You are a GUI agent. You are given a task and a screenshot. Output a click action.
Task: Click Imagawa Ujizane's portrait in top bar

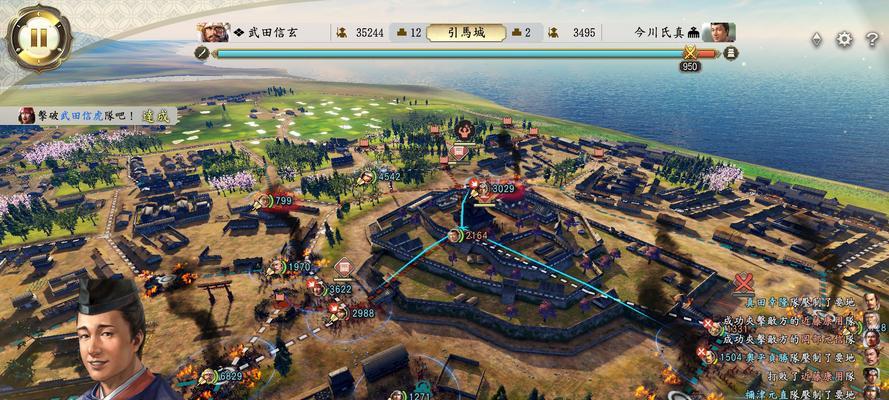[x=718, y=32]
